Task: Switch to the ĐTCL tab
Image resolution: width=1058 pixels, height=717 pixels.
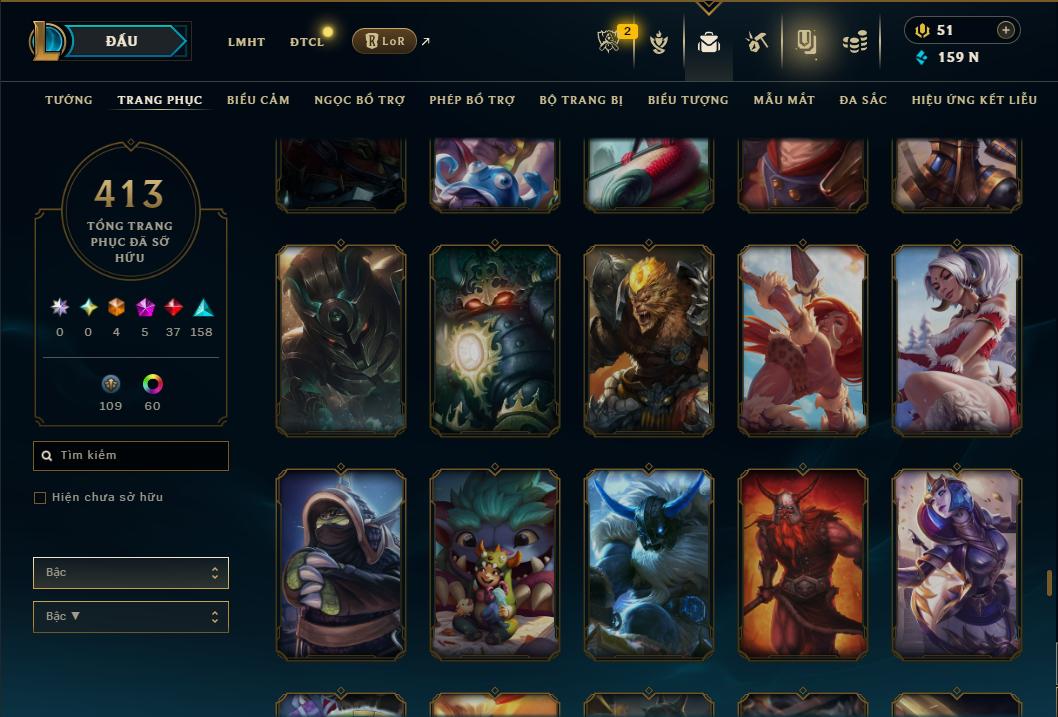Action: tap(307, 42)
